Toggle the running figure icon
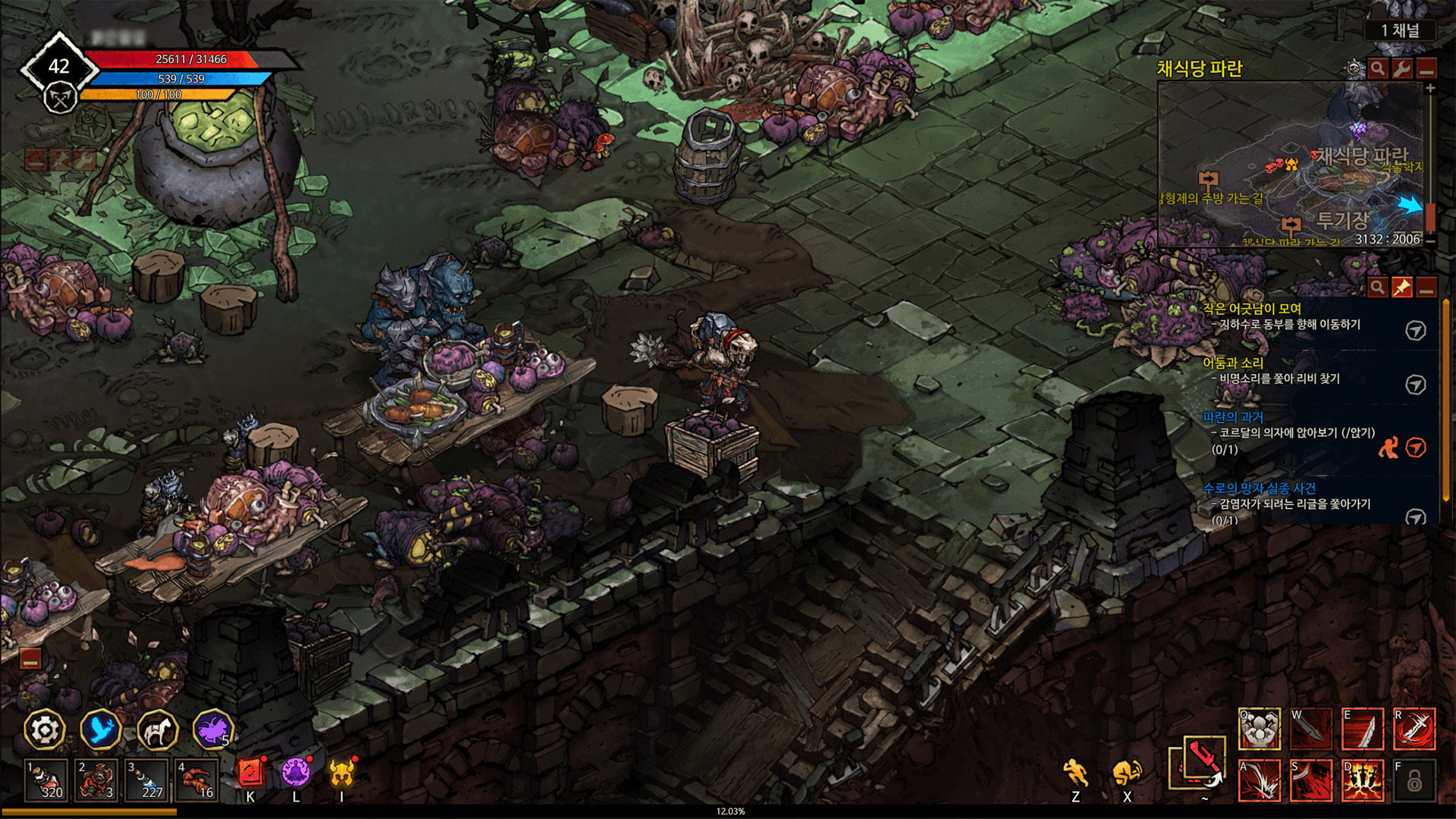The width and height of the screenshot is (1456, 819). pos(1075,773)
